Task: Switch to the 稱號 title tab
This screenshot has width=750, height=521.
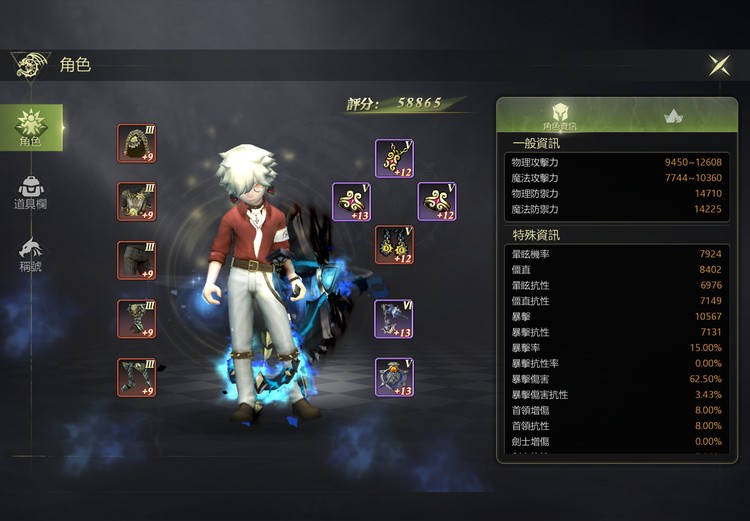Action: coord(31,254)
